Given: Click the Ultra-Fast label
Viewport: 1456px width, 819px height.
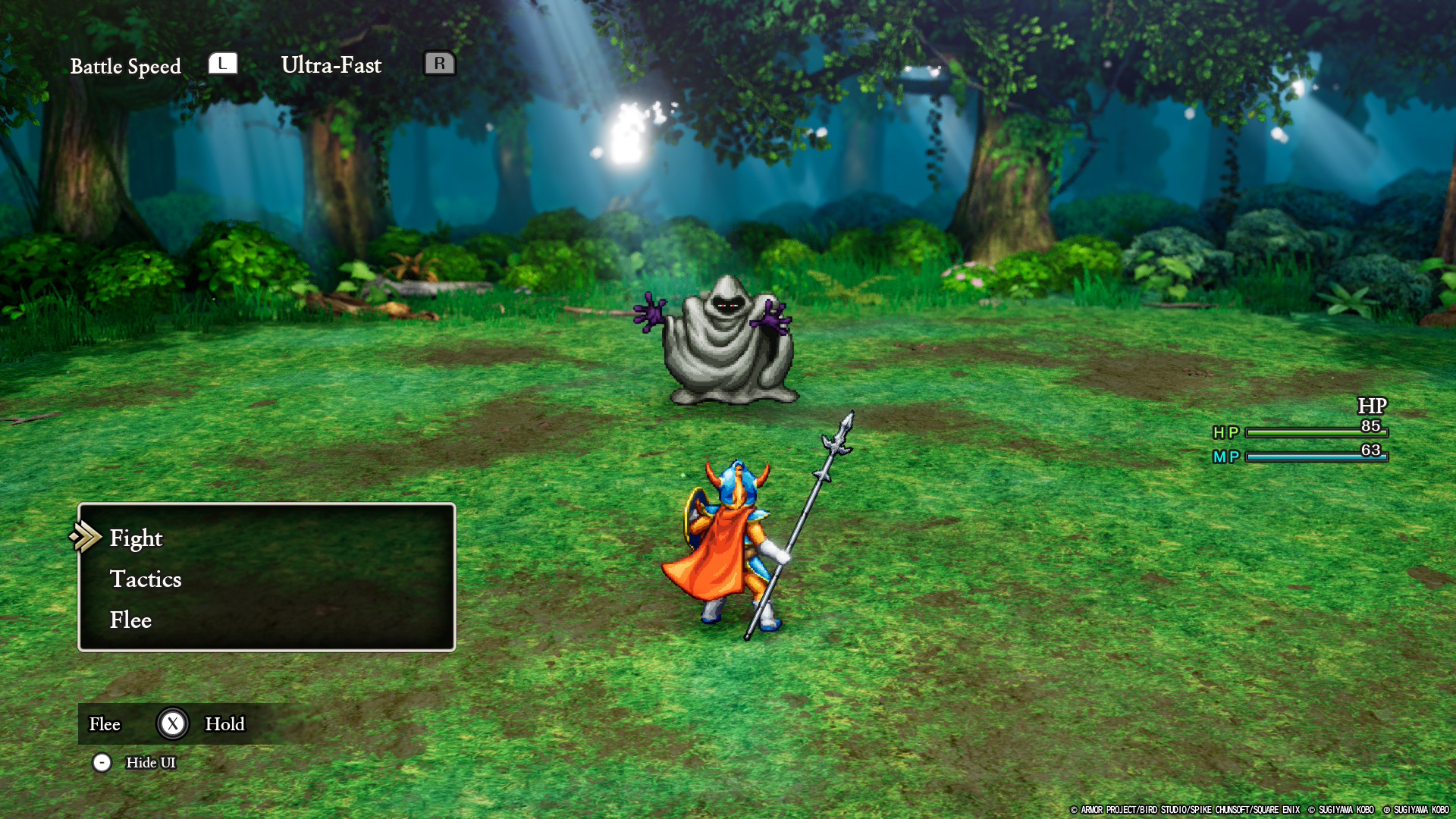Looking at the screenshot, I should pyautogui.click(x=331, y=65).
